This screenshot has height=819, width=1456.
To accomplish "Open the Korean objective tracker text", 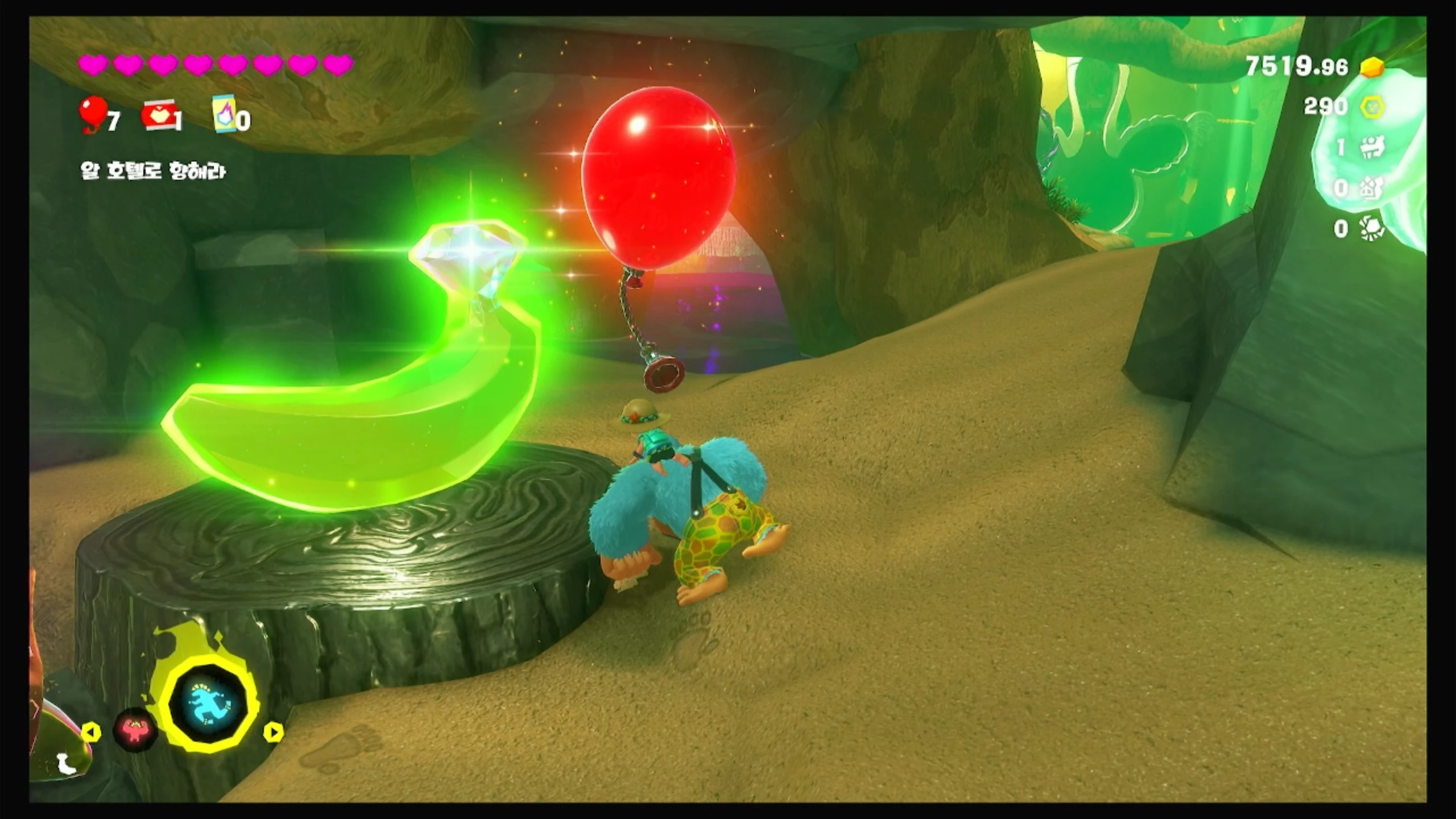I will click(153, 171).
